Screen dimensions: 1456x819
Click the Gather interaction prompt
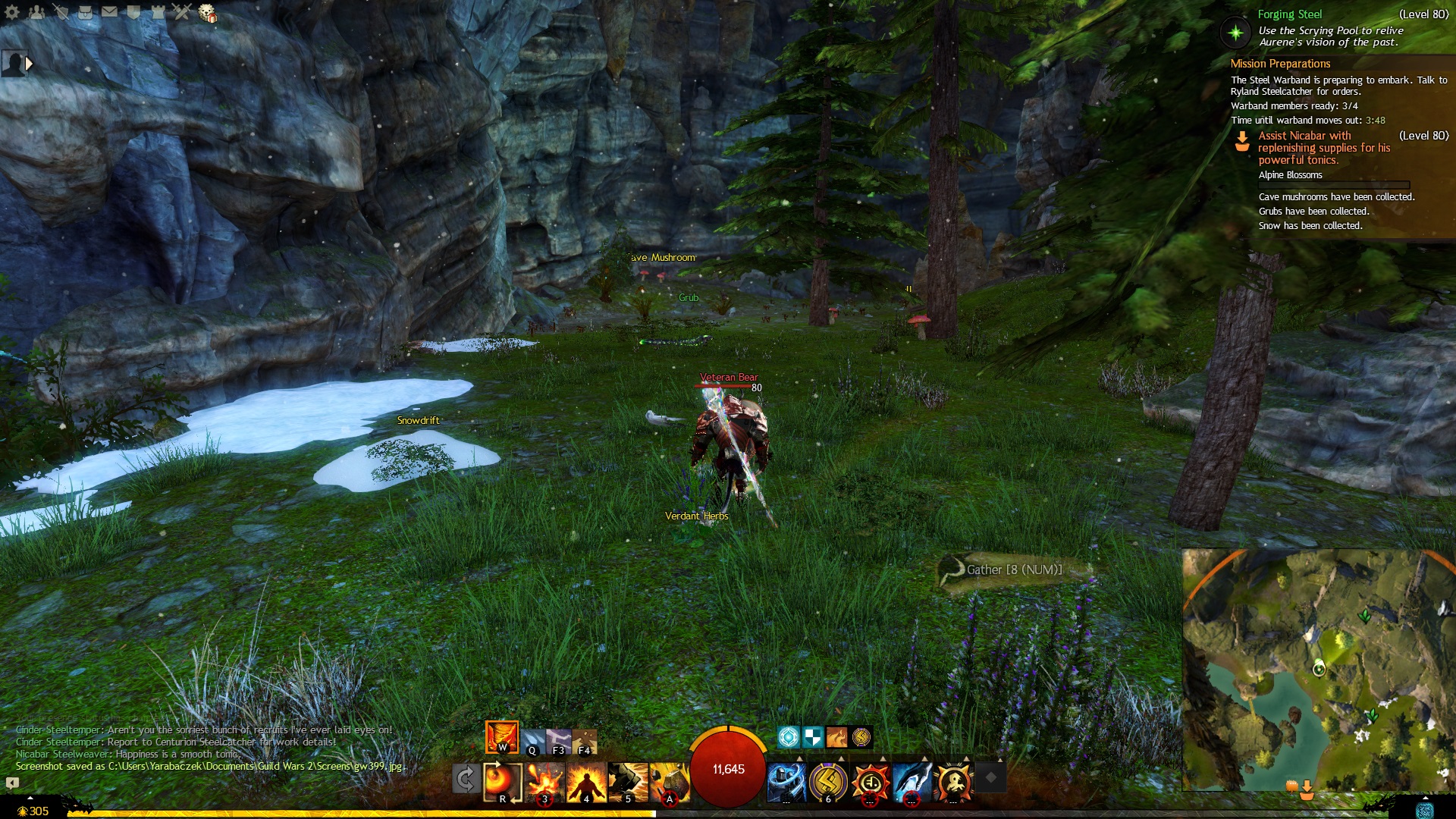pyautogui.click(x=1013, y=570)
